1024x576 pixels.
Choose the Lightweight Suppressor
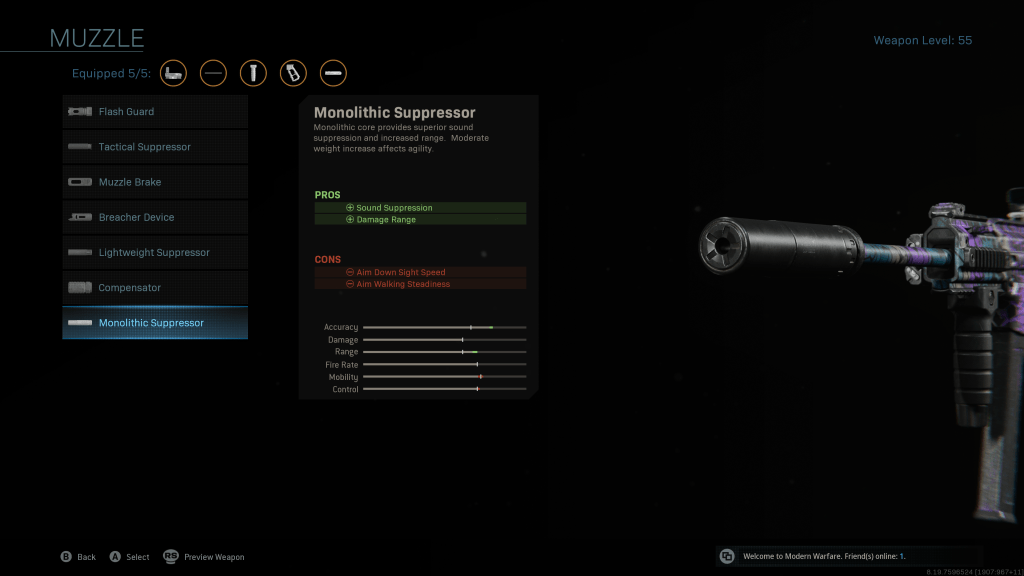[x=155, y=252]
